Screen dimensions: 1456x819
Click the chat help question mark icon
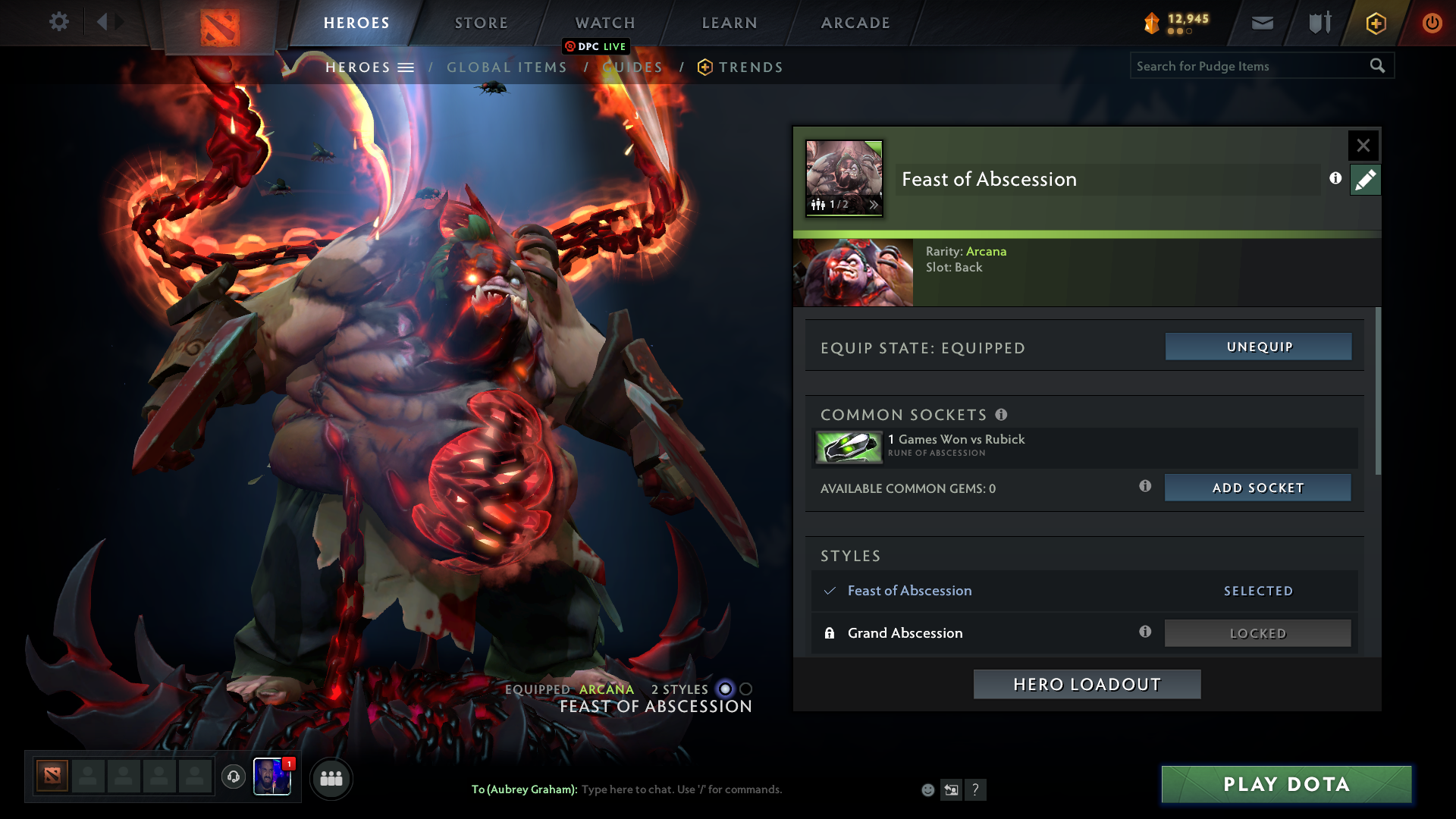[x=976, y=789]
